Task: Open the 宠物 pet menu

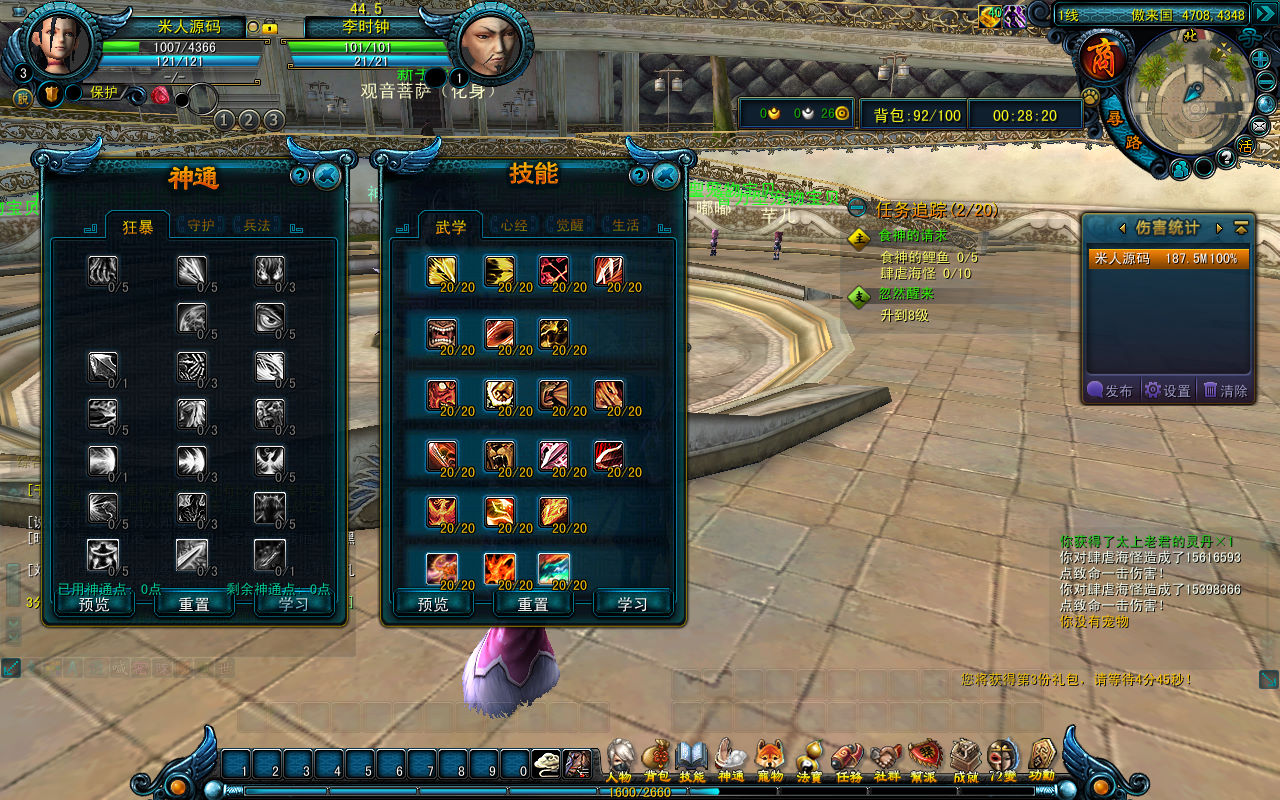Action: point(769,759)
